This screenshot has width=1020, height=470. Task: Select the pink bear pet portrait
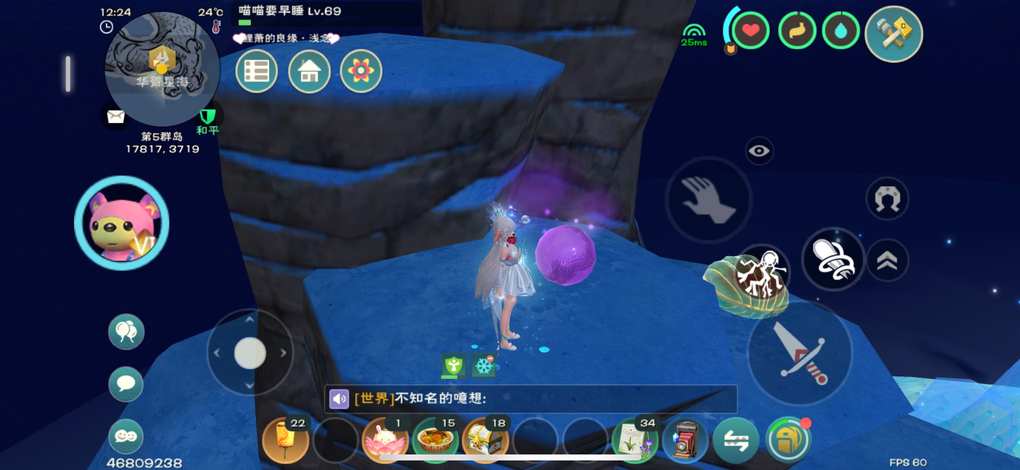pos(121,224)
